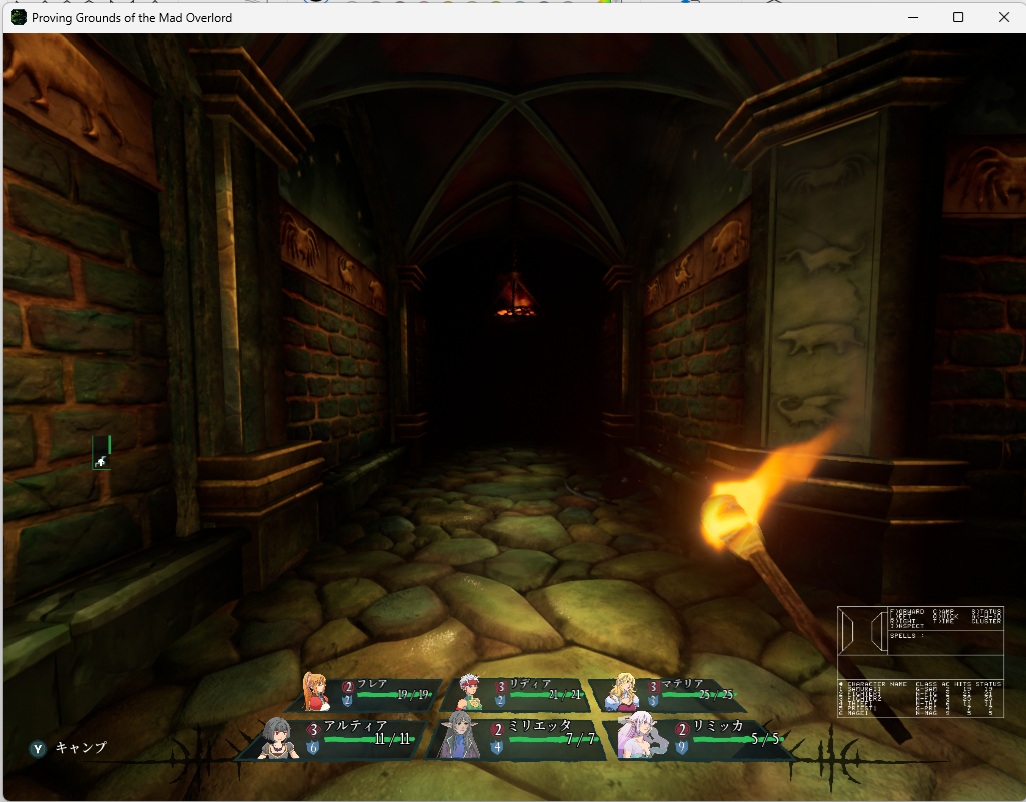Close the game window
1026x802 pixels.
[x=1003, y=17]
